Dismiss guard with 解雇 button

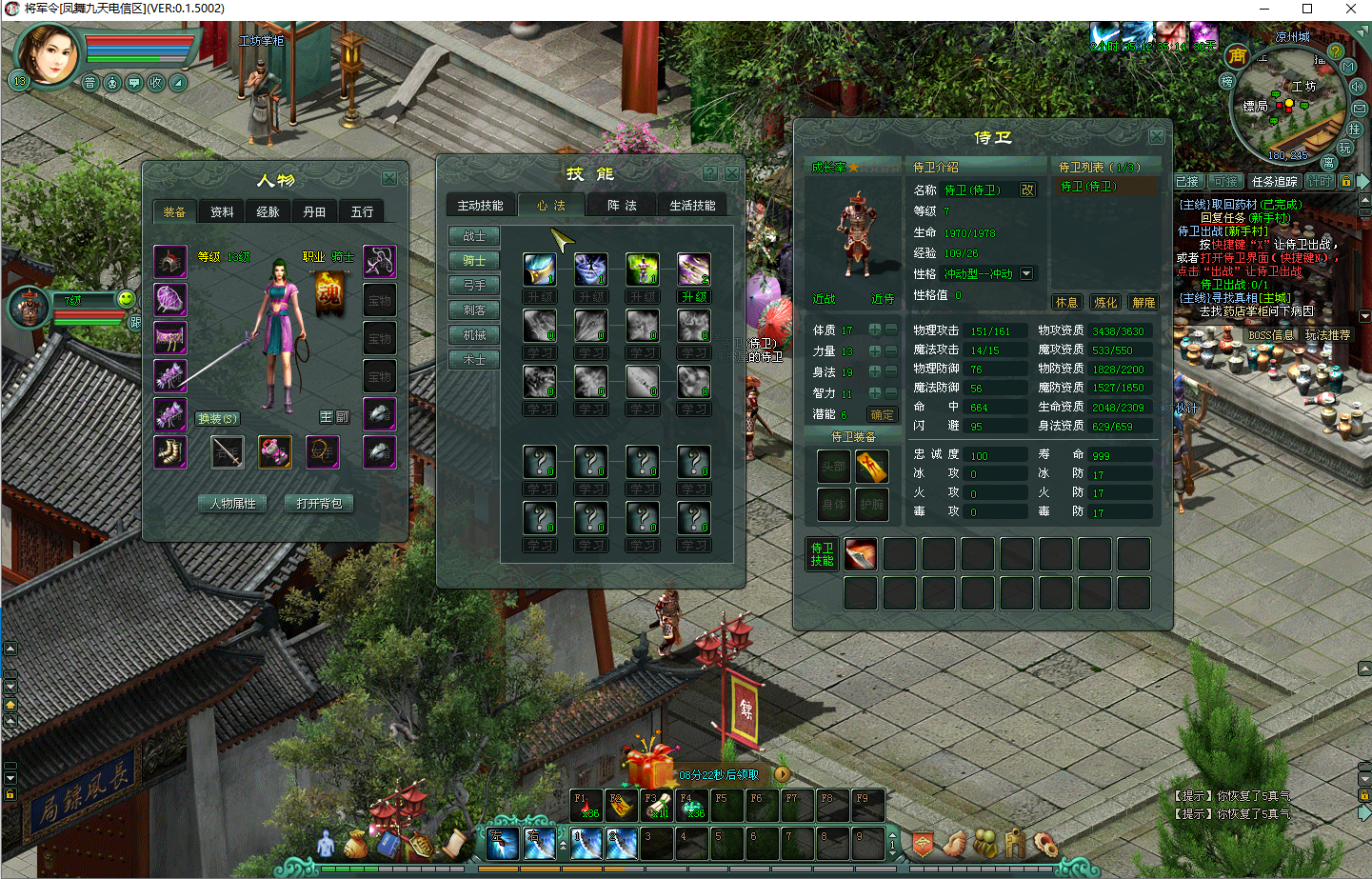(1143, 302)
